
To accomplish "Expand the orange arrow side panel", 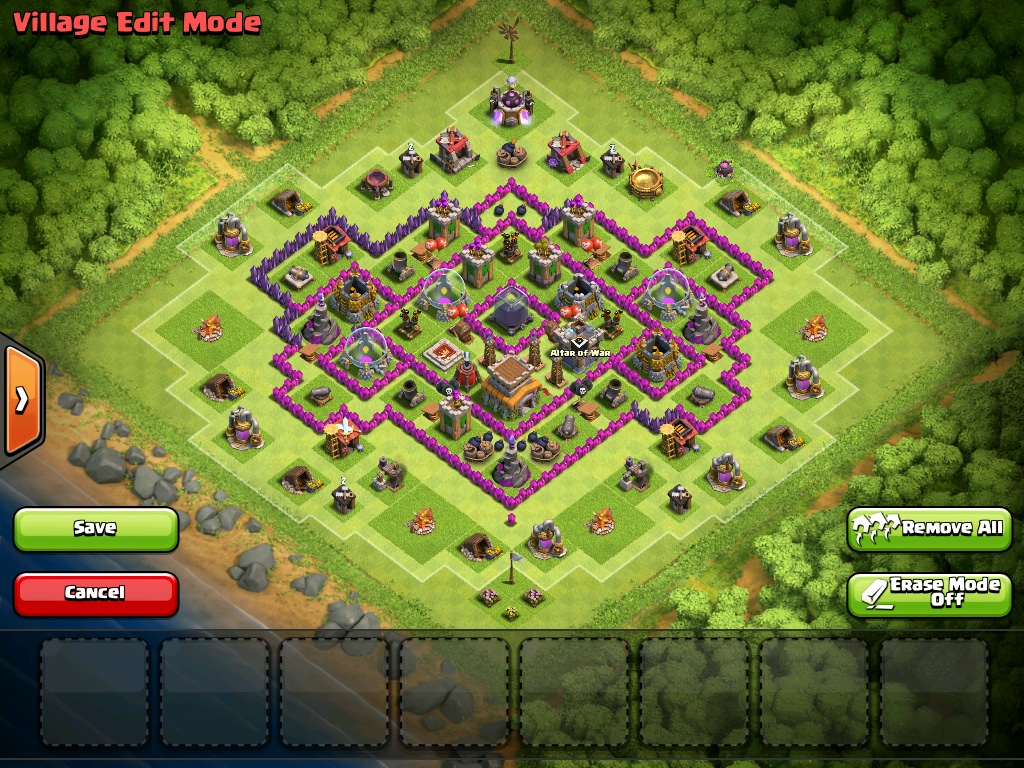I will coord(20,400).
